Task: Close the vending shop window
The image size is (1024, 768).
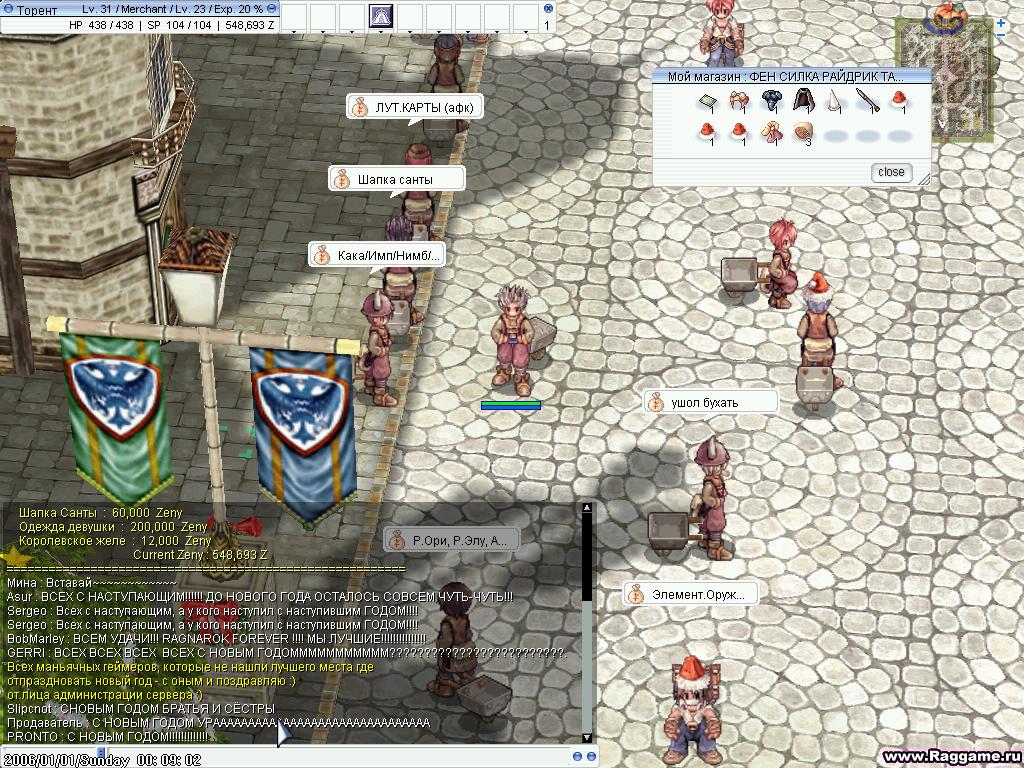Action: coord(890,172)
